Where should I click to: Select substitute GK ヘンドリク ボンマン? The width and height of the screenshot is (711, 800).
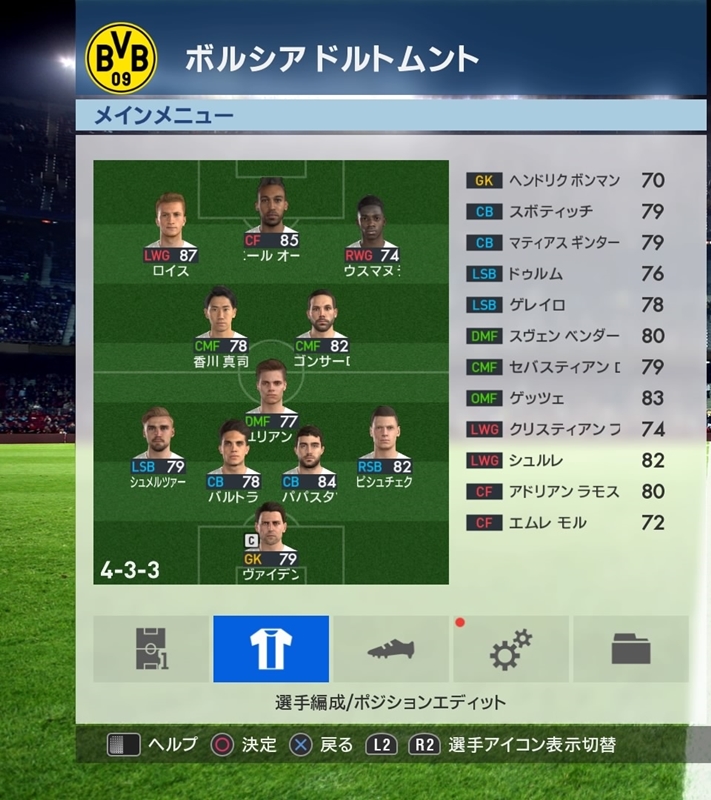[566, 181]
